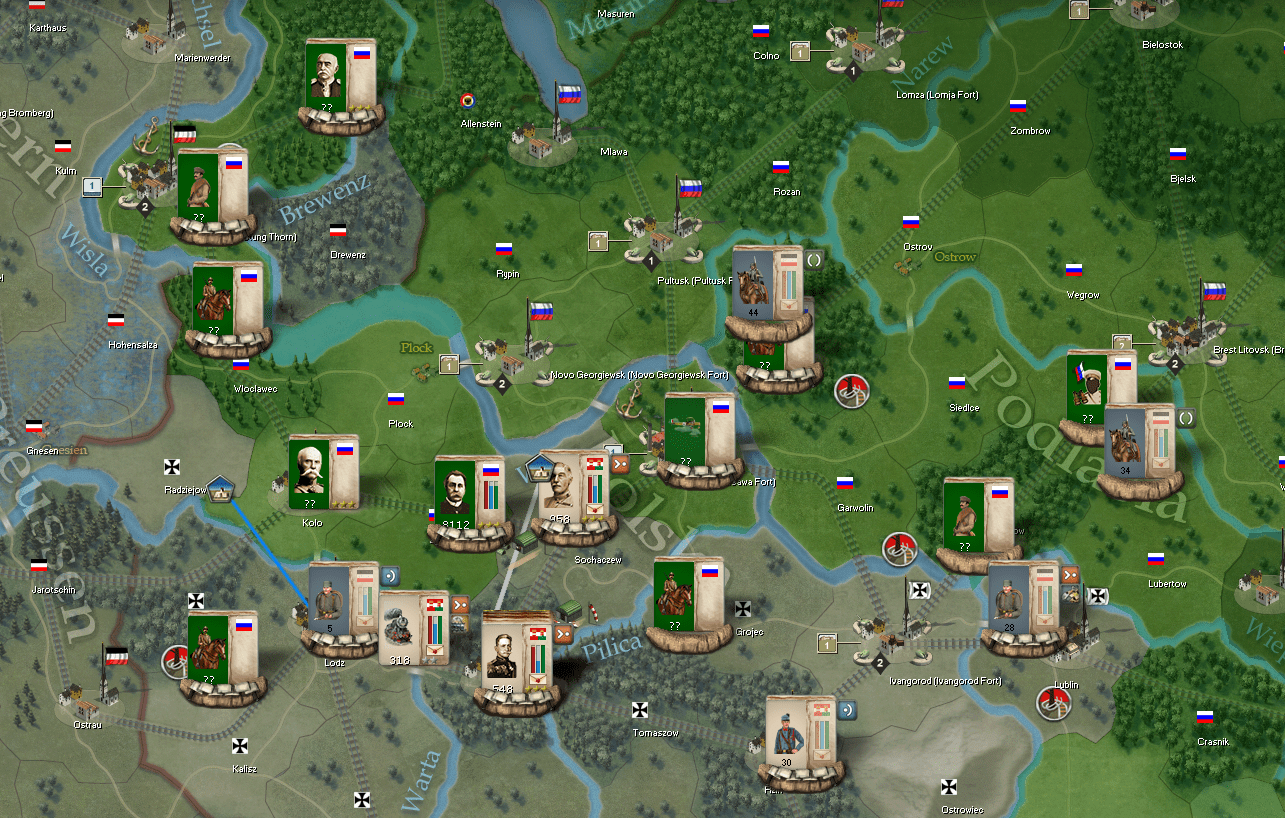The height and width of the screenshot is (818, 1285).
Task: Select the Russian general stack near Marienwerder
Action: [x=339, y=80]
